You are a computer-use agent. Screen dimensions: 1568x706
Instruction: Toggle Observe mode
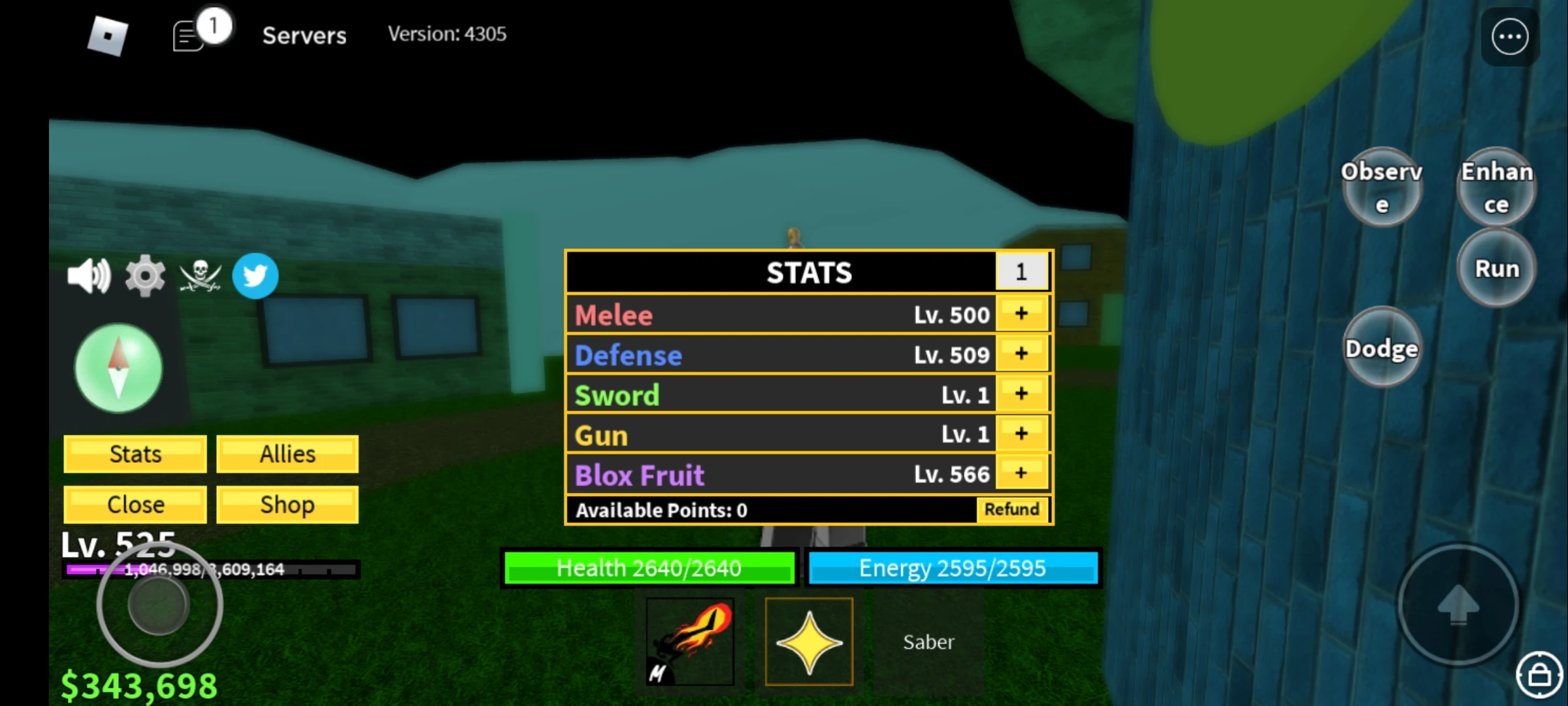(x=1380, y=188)
